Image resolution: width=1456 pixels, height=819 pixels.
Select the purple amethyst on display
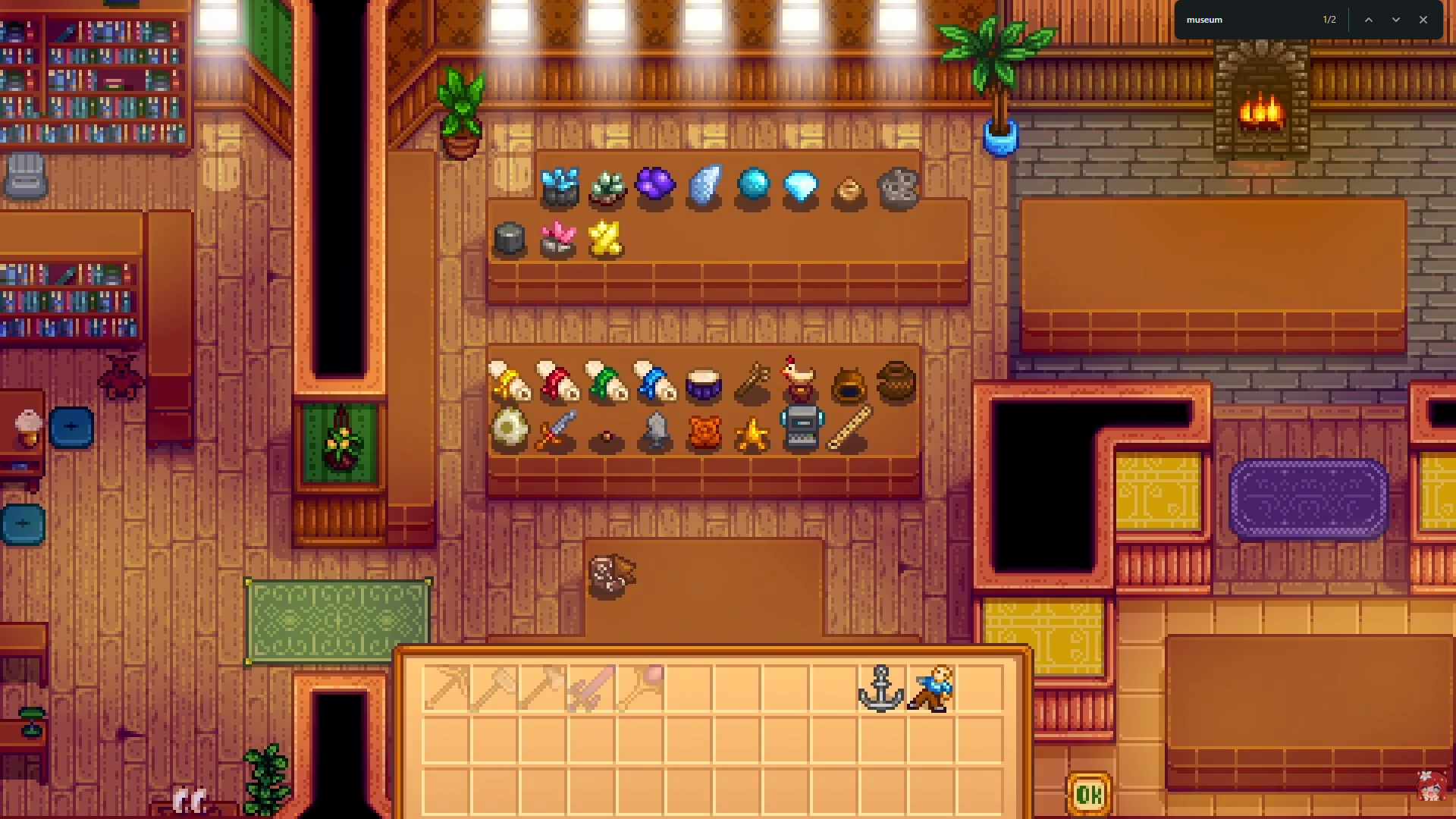click(655, 184)
